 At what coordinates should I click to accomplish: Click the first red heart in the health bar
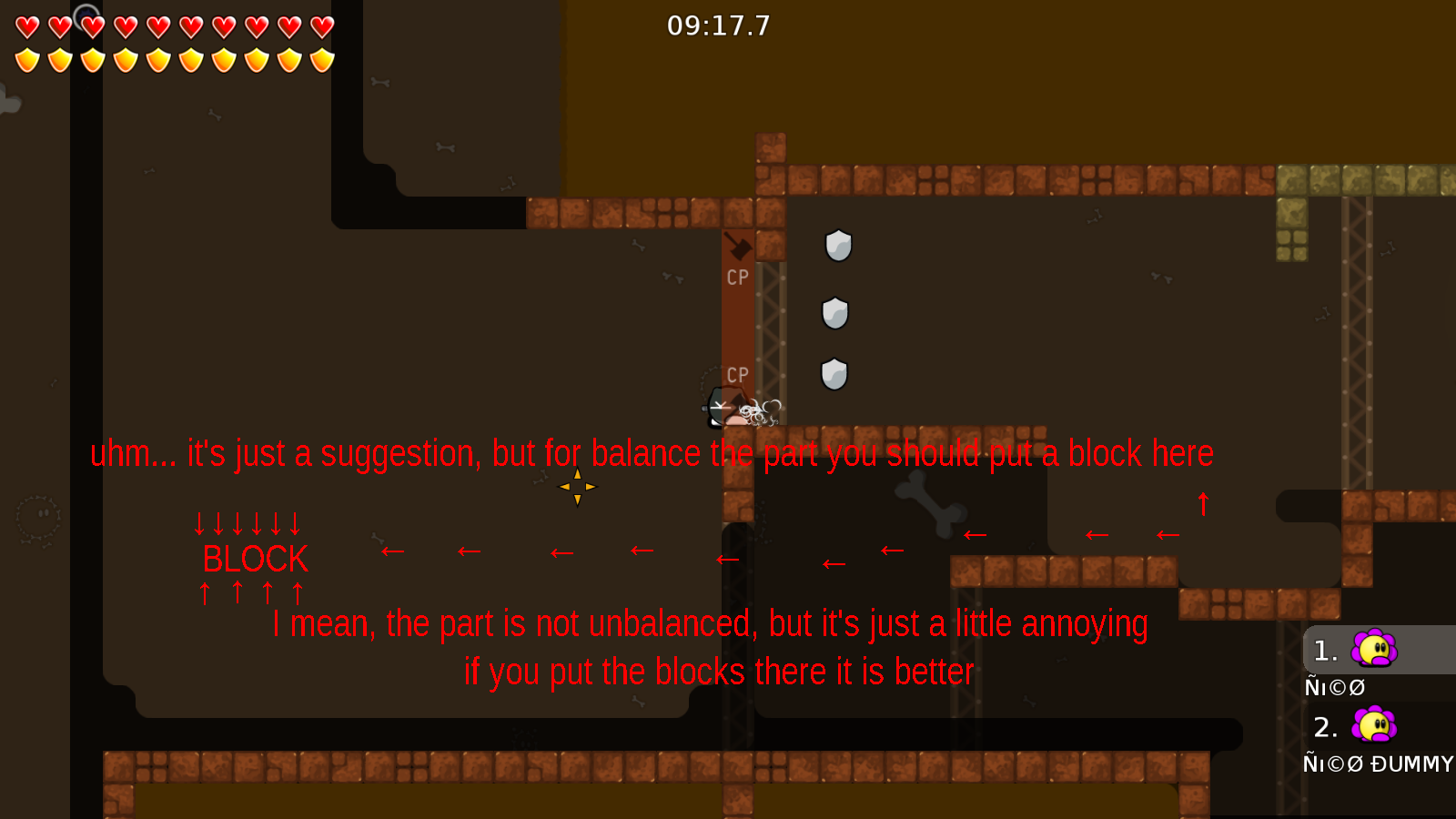click(26, 27)
